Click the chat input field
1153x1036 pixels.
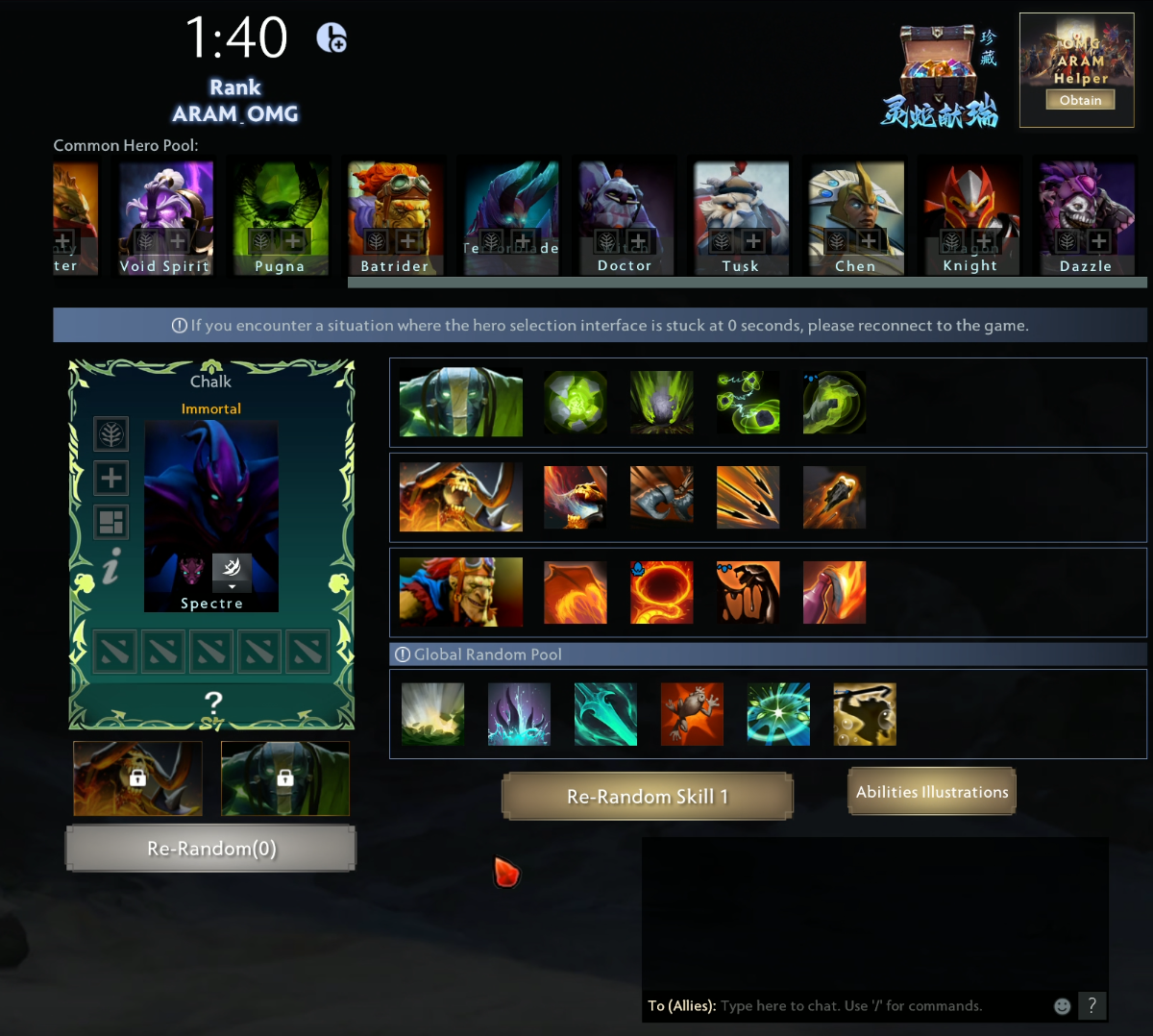coord(879,1006)
